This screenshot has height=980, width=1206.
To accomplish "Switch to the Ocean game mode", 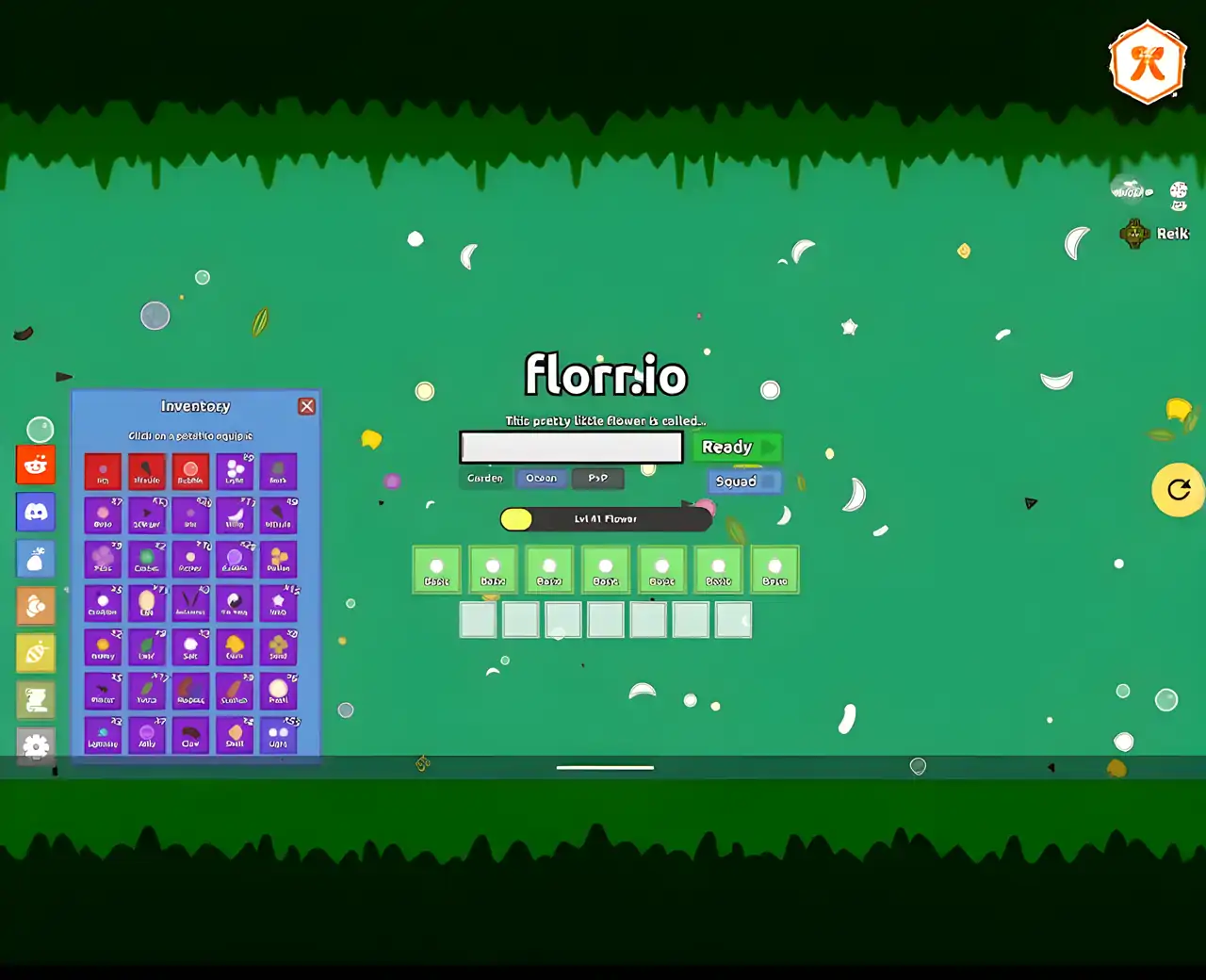I will [x=542, y=478].
